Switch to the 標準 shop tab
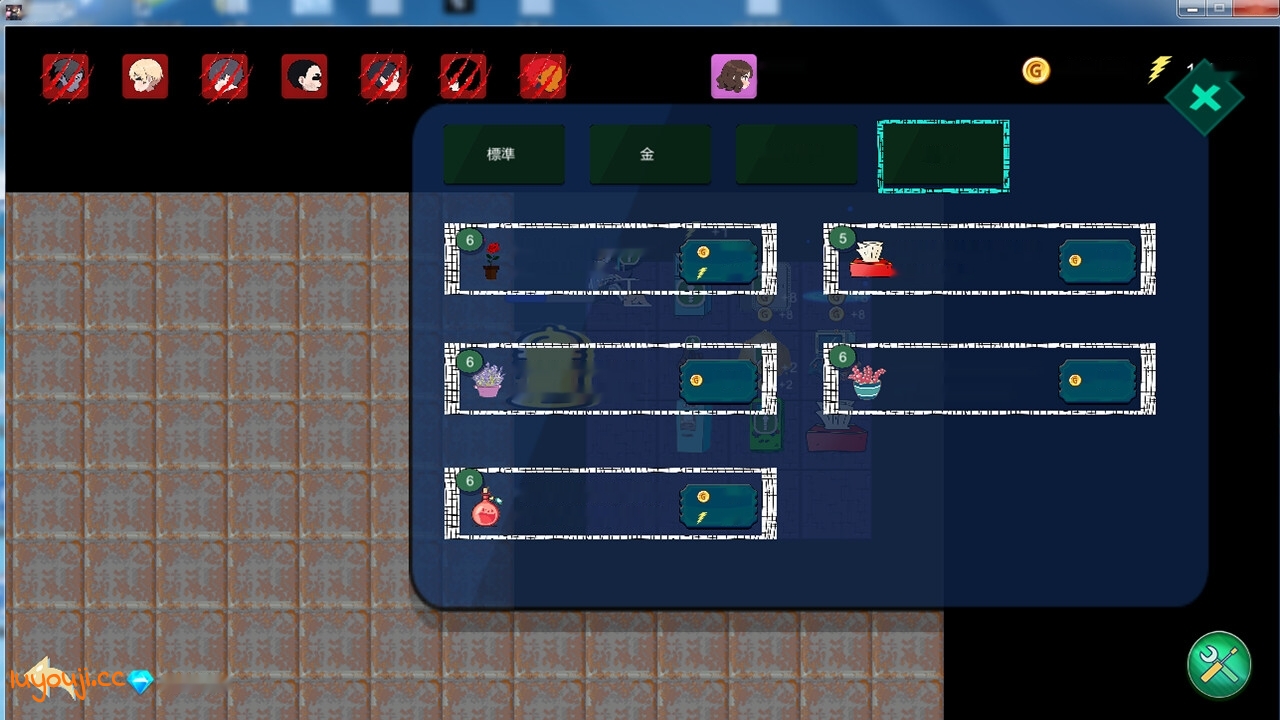 (x=504, y=154)
